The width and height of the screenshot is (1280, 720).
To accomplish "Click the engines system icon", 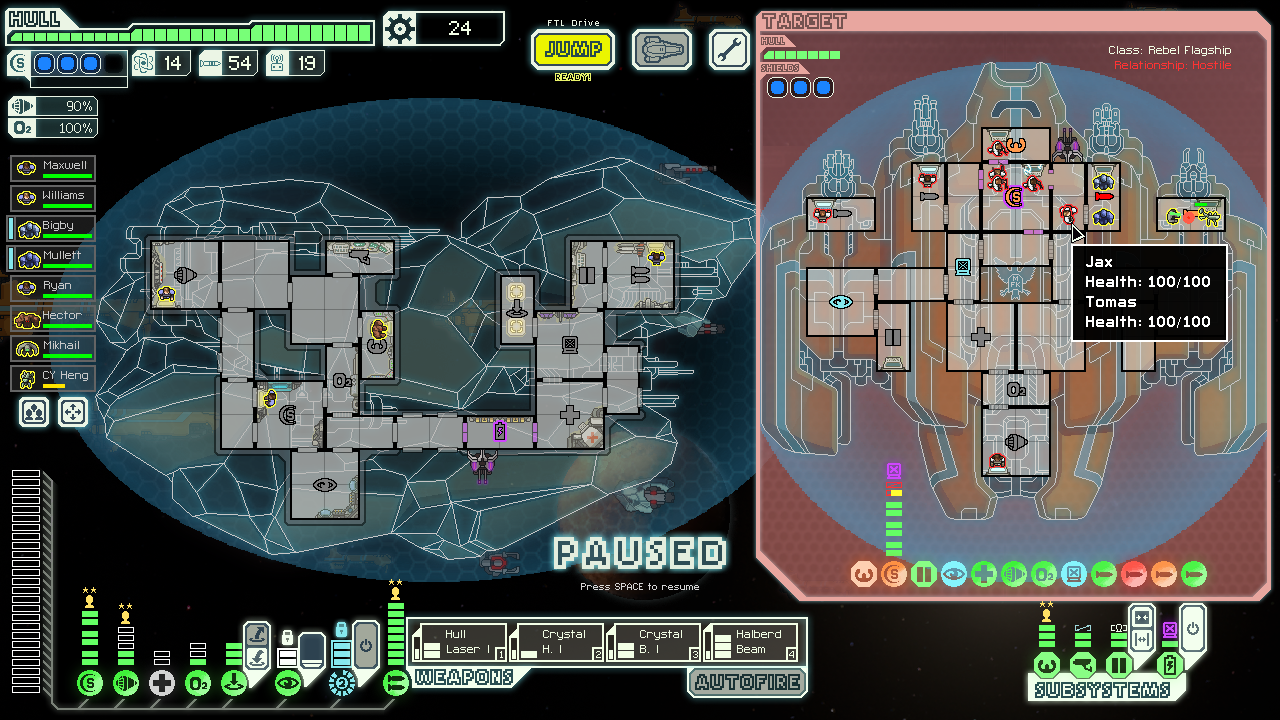I will [126, 683].
